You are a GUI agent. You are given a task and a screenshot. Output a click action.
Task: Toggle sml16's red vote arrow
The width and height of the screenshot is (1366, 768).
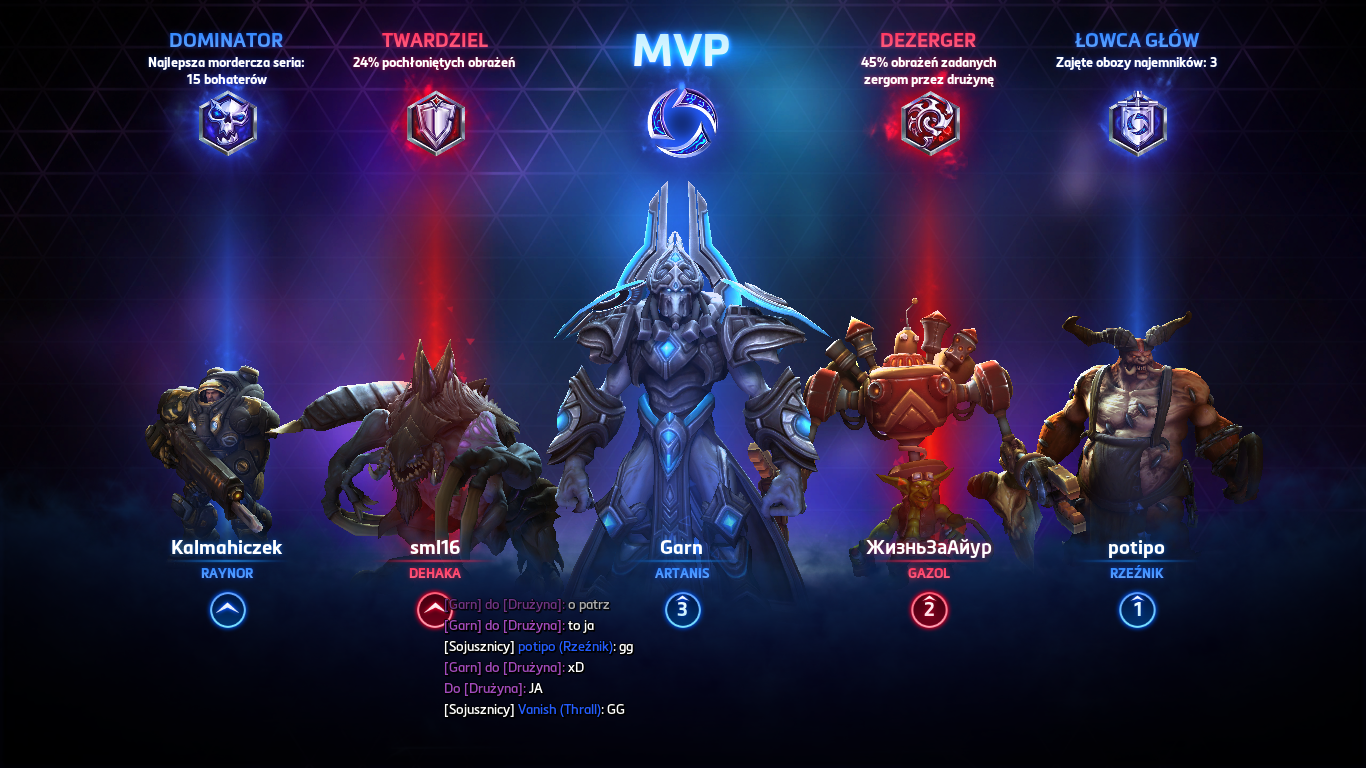pyautogui.click(x=432, y=611)
